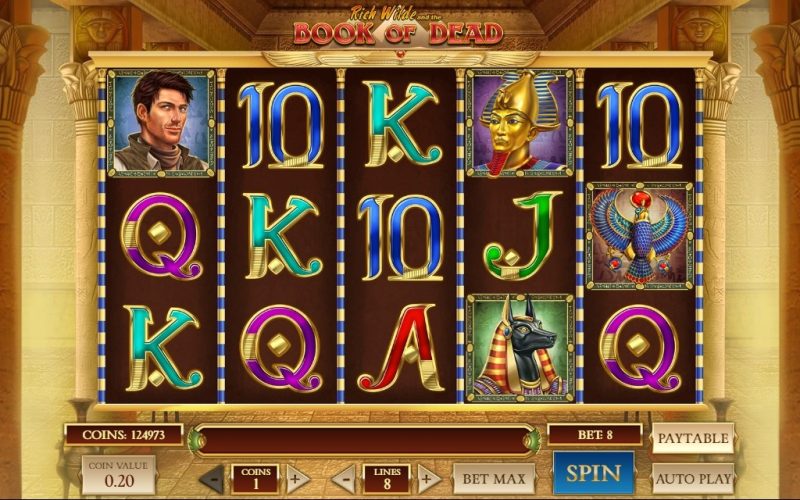Increase the number of lines
Viewport: 800px width, 500px height.
click(x=427, y=478)
